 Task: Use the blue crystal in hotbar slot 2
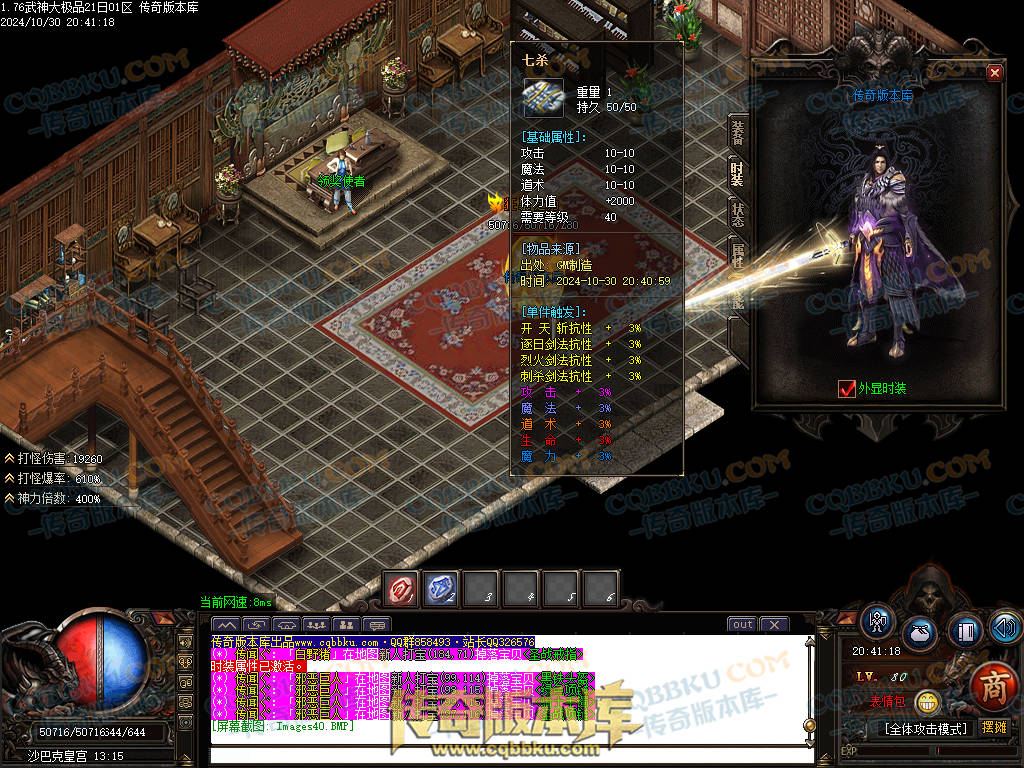441,589
